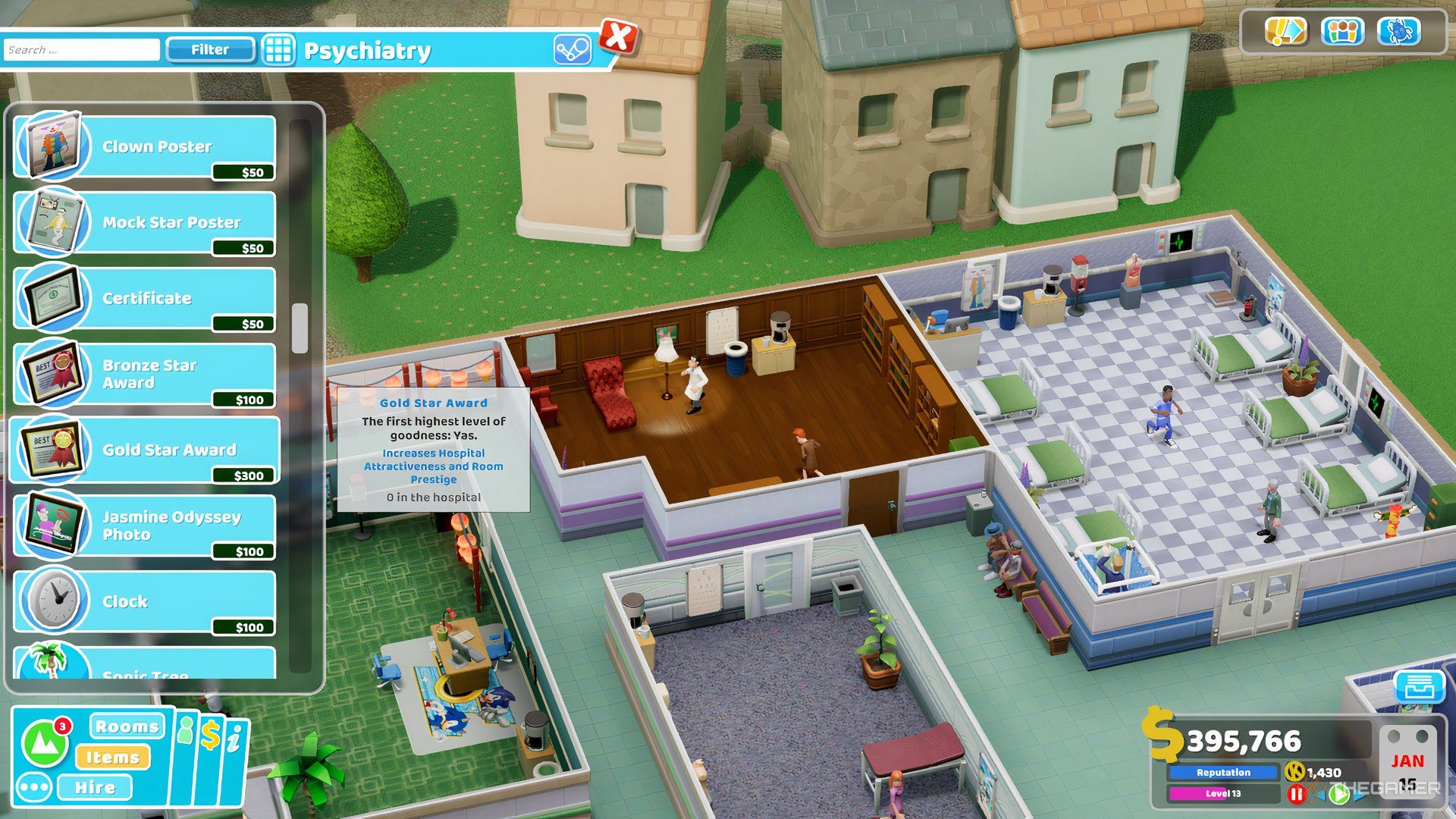Switch to the Items tab
This screenshot has width=1456, height=819.
click(x=115, y=757)
